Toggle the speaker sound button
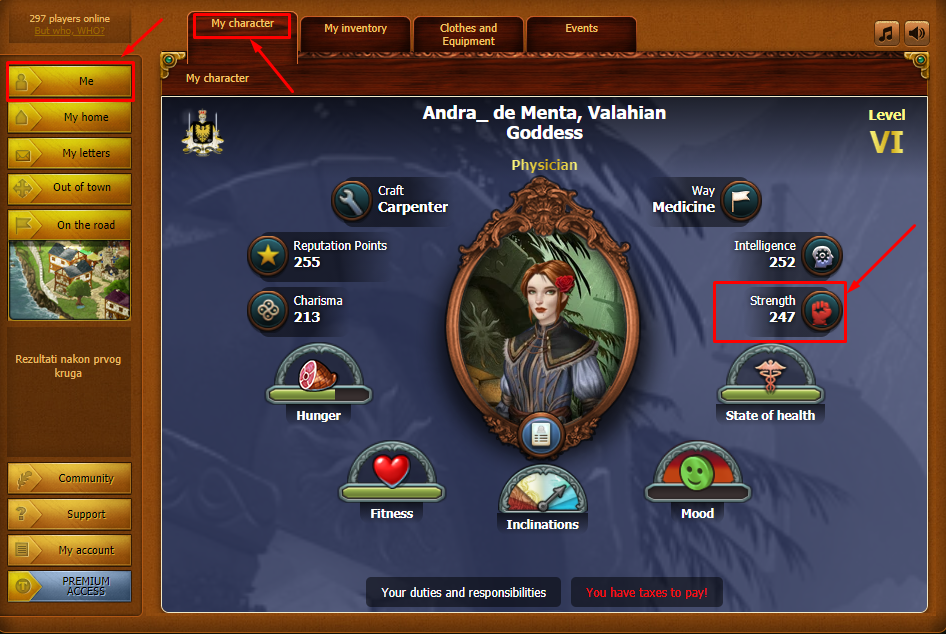The height and width of the screenshot is (634, 946). click(x=917, y=33)
